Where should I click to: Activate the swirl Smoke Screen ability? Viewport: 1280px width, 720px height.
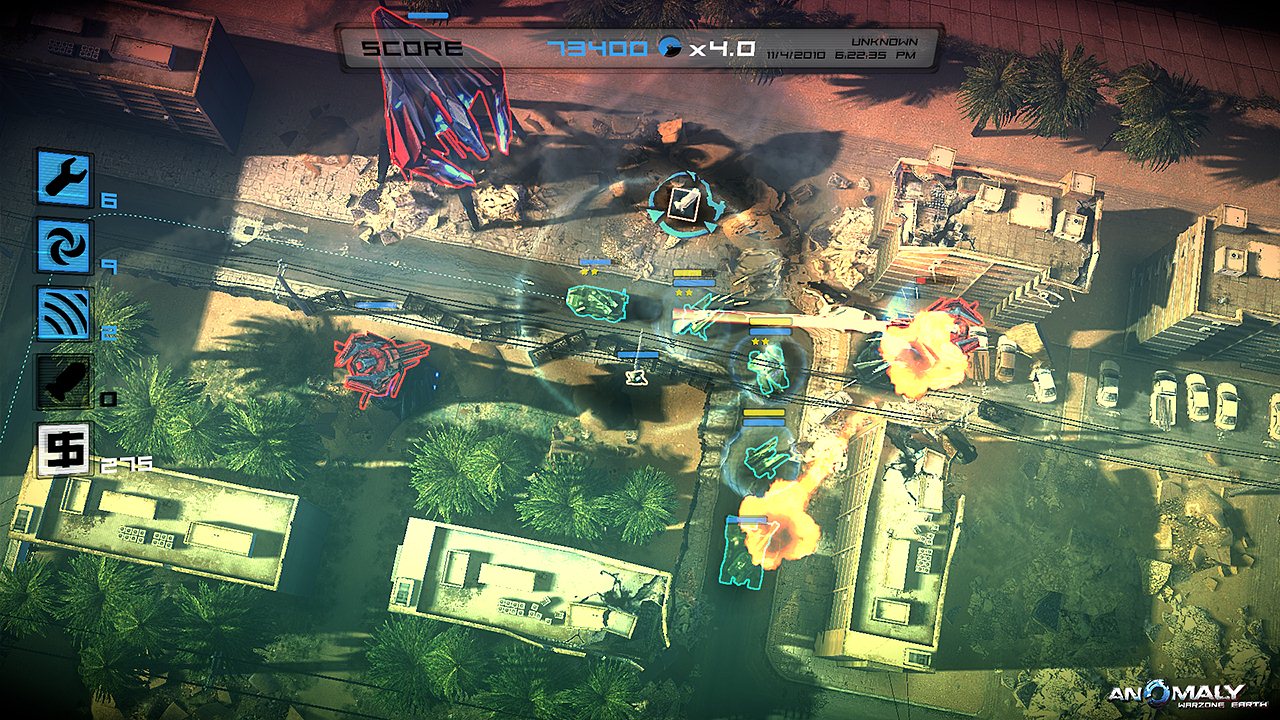coord(65,246)
